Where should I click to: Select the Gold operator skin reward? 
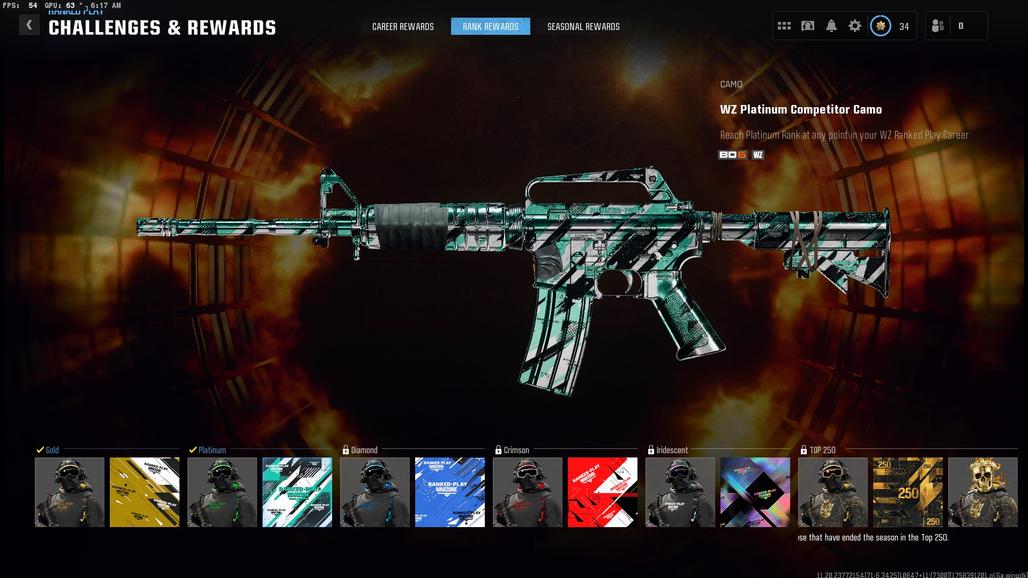(70, 492)
